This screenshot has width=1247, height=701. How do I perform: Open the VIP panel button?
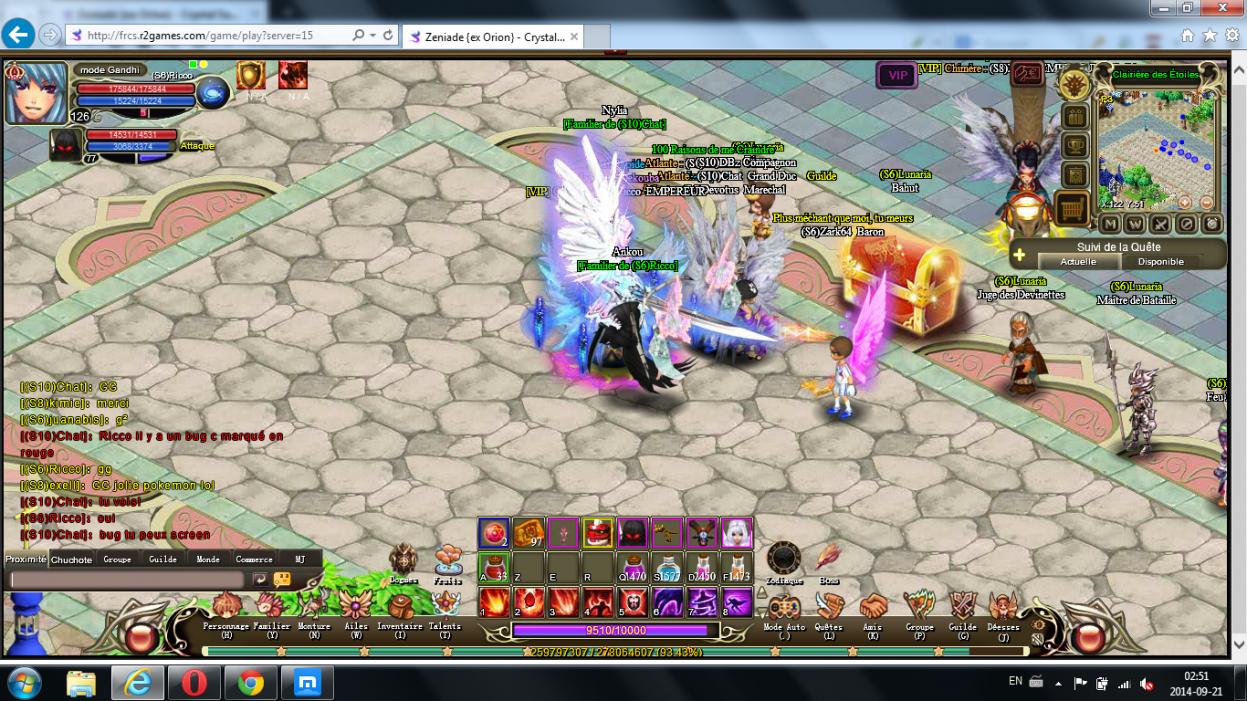(x=897, y=76)
